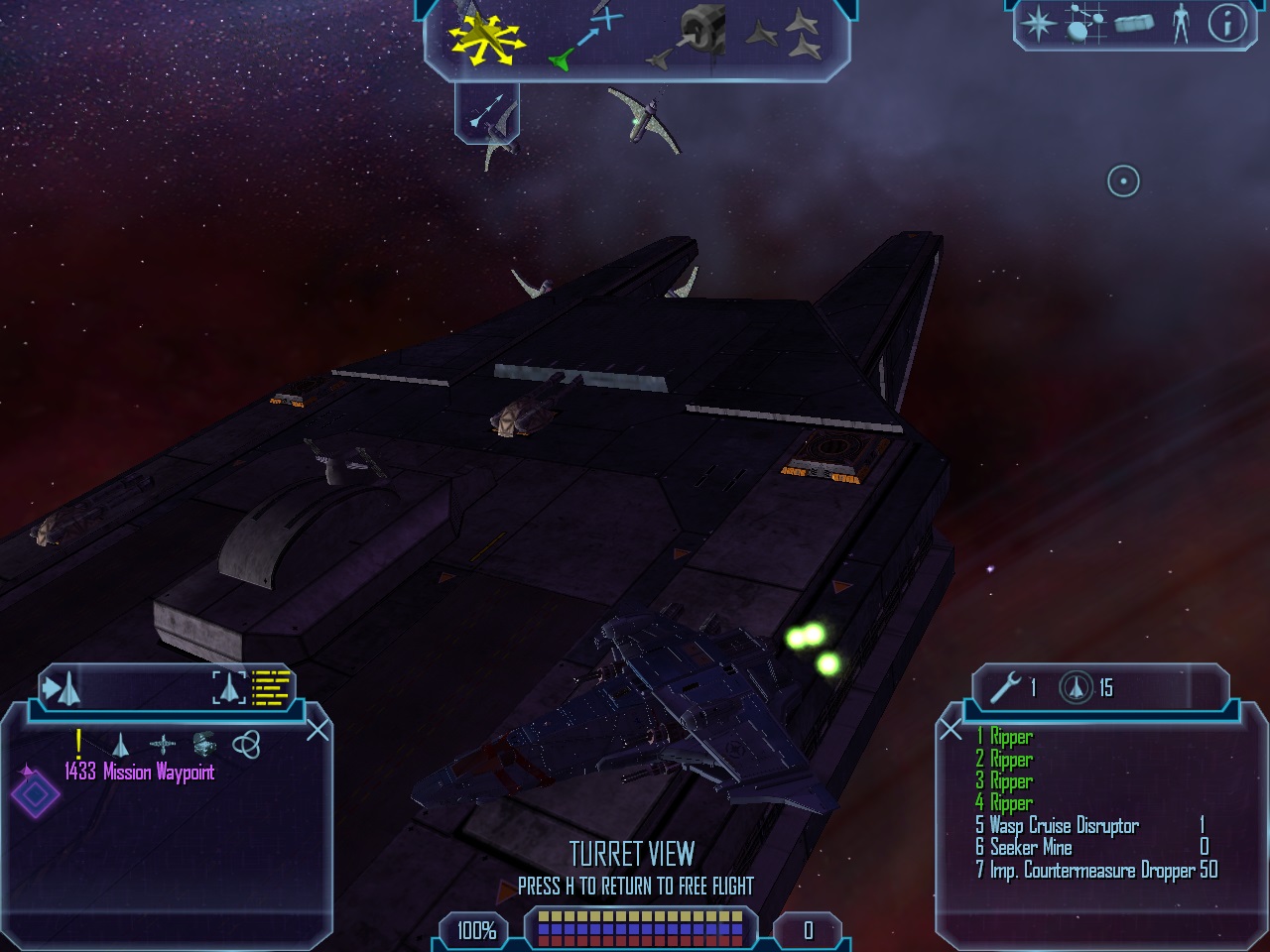
Task: Close the contact list panel
Action: tap(317, 731)
